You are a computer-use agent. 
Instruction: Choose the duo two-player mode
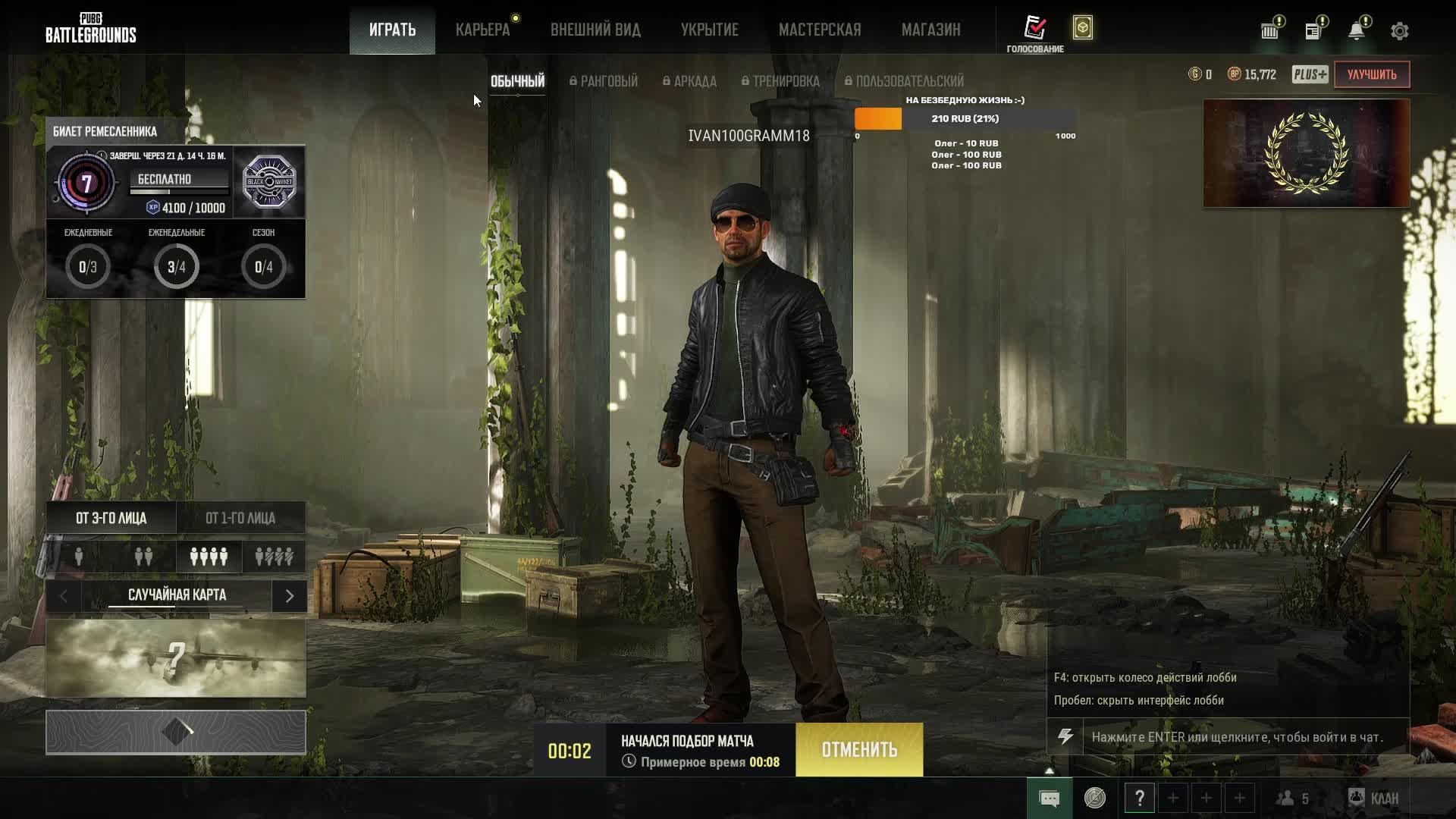pyautogui.click(x=143, y=557)
